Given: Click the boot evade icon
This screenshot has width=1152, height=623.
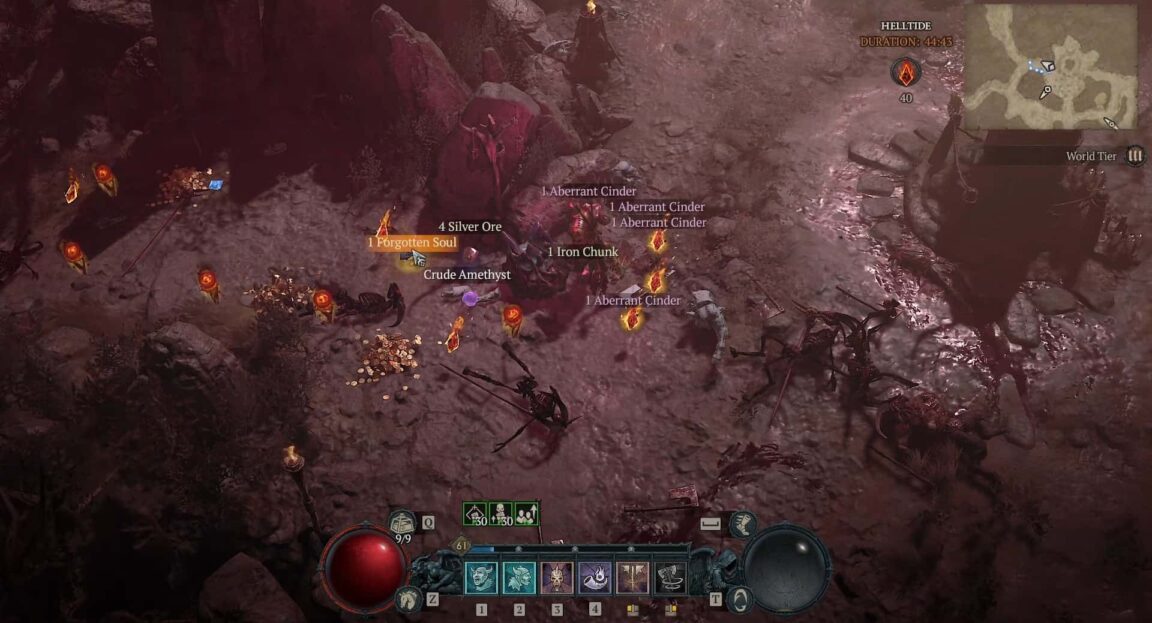Looking at the screenshot, I should (742, 522).
